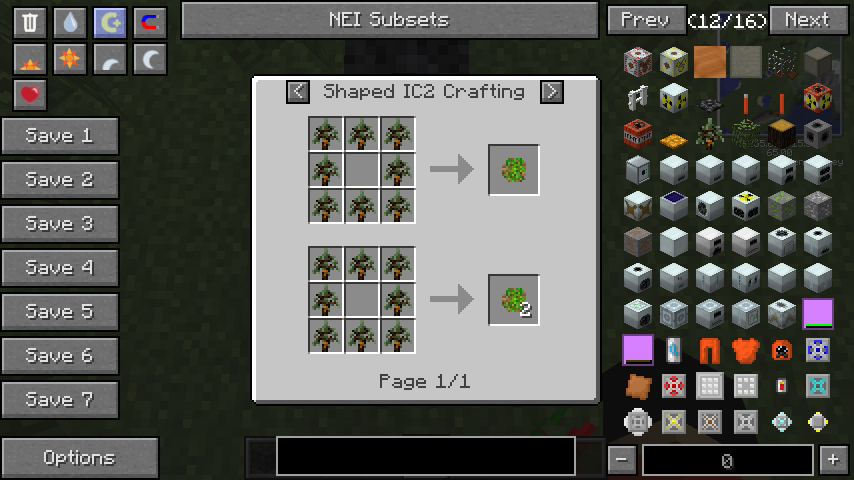
Task: Go to the Next item page
Action: pyautogui.click(x=806, y=20)
